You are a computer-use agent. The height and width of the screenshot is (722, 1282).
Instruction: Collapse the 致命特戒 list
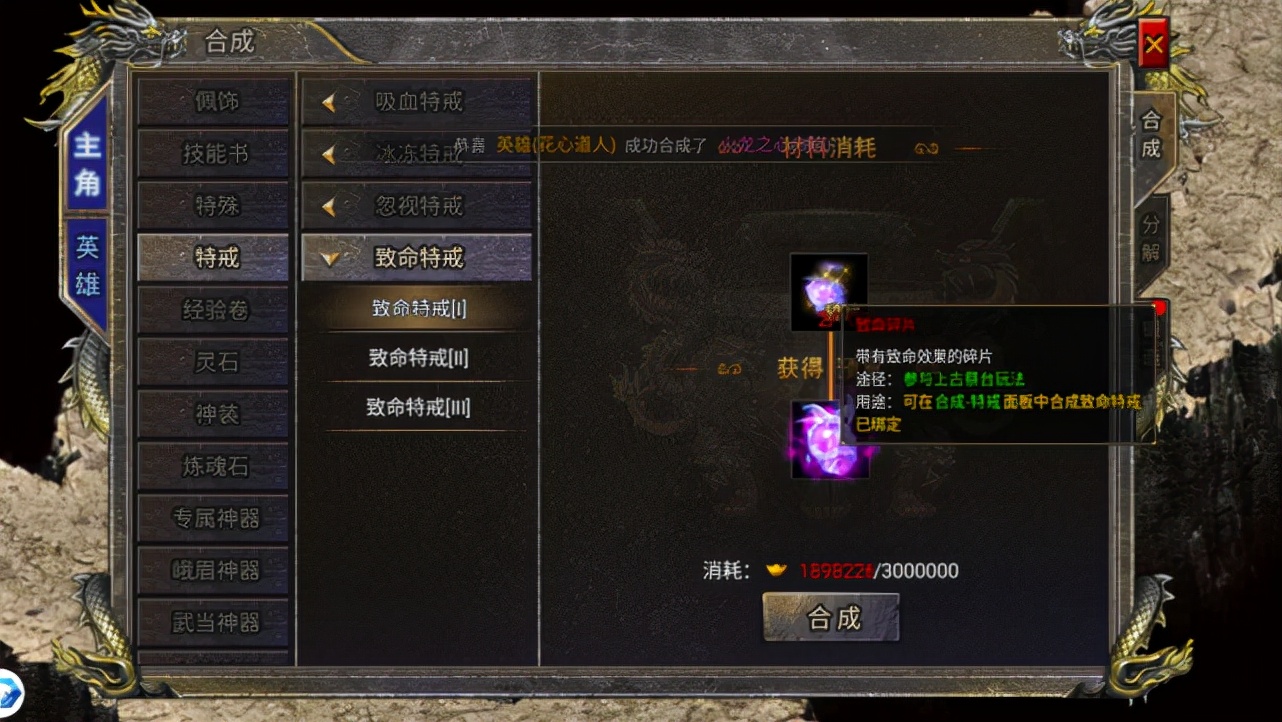[x=417, y=258]
